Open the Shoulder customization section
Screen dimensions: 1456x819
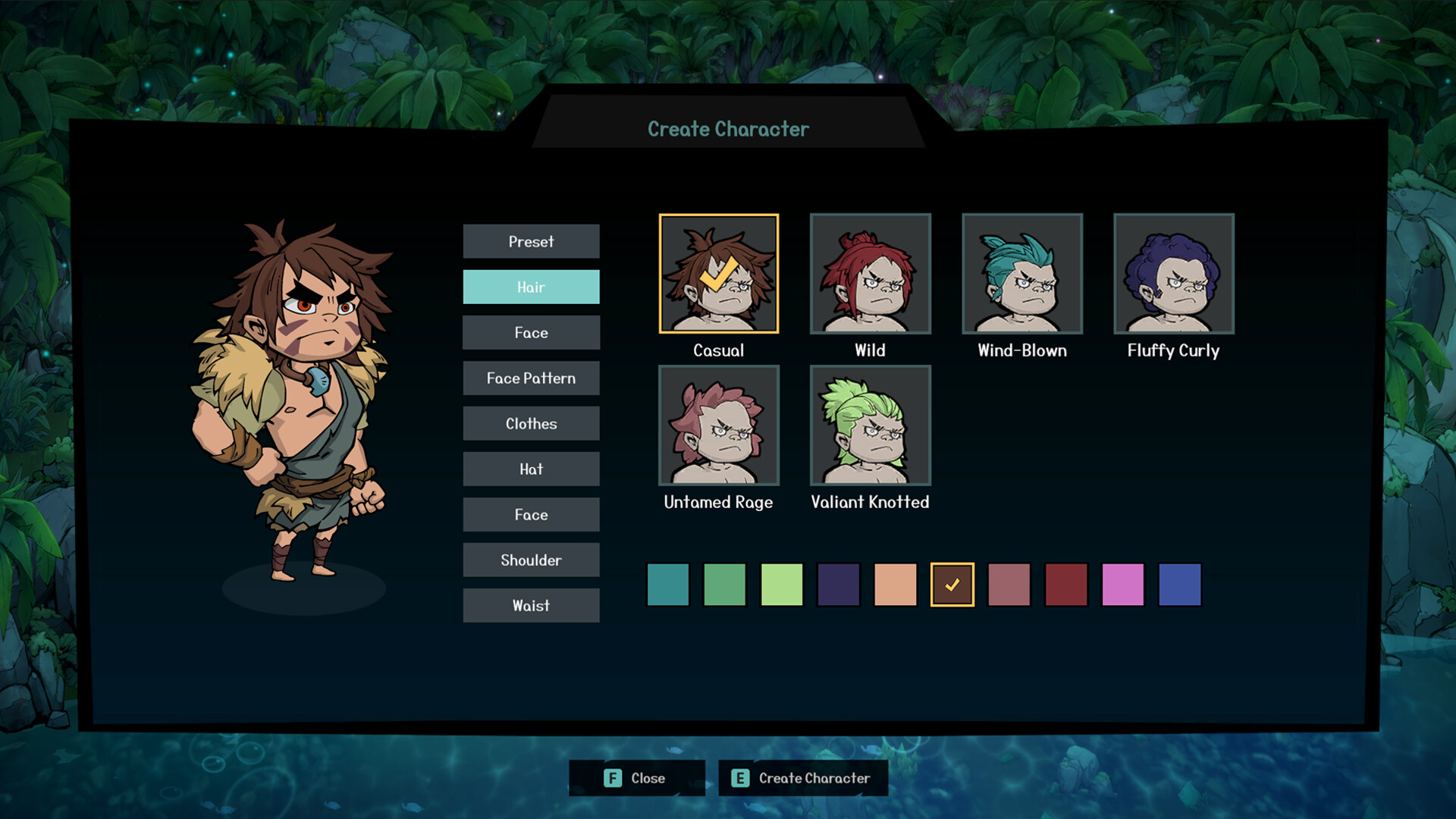coord(531,560)
